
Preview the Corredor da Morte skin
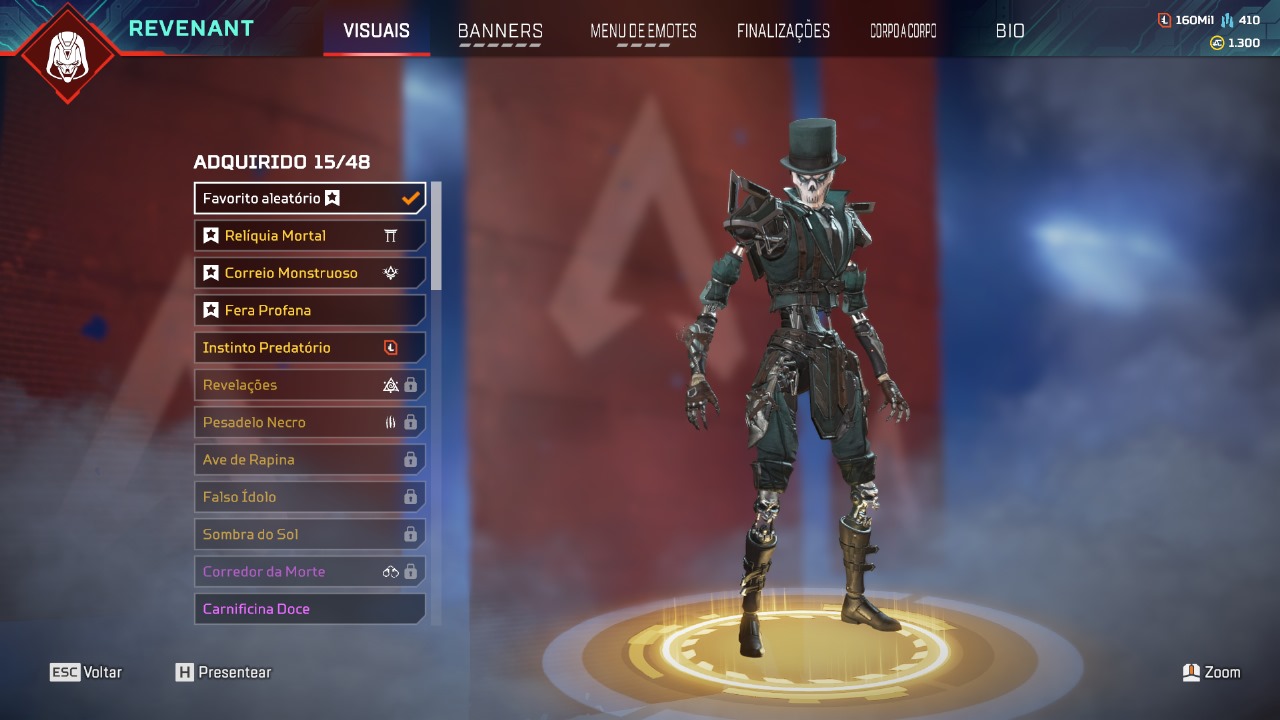309,572
